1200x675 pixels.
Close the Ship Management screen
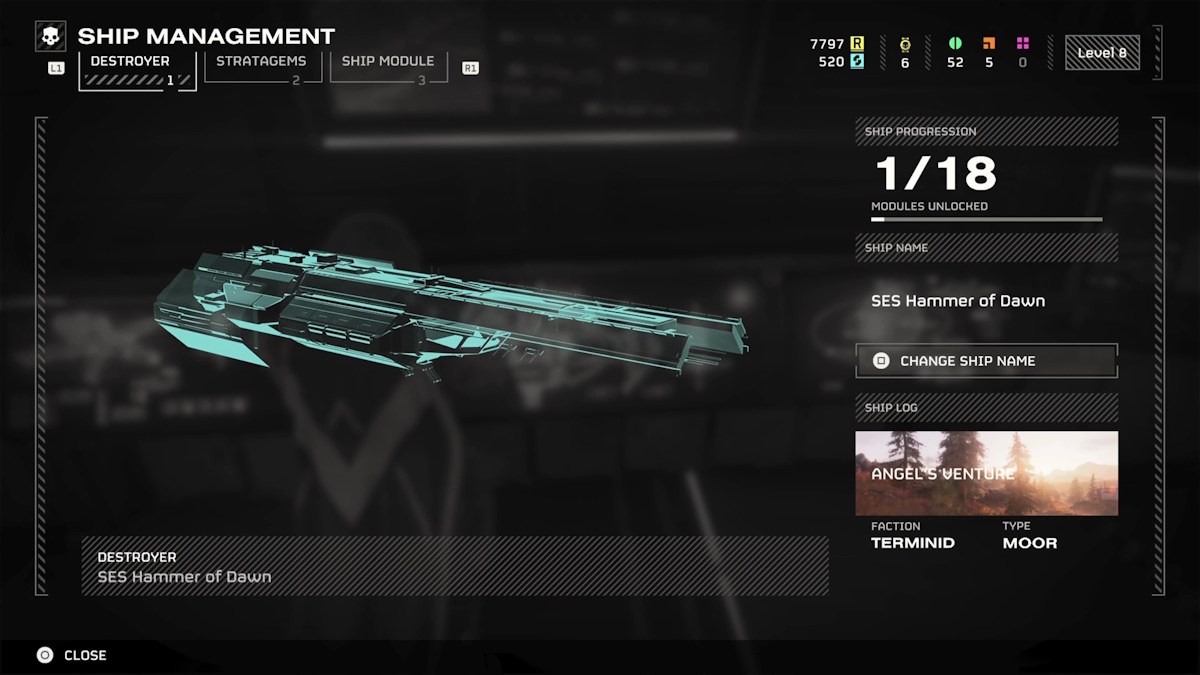[x=72, y=655]
